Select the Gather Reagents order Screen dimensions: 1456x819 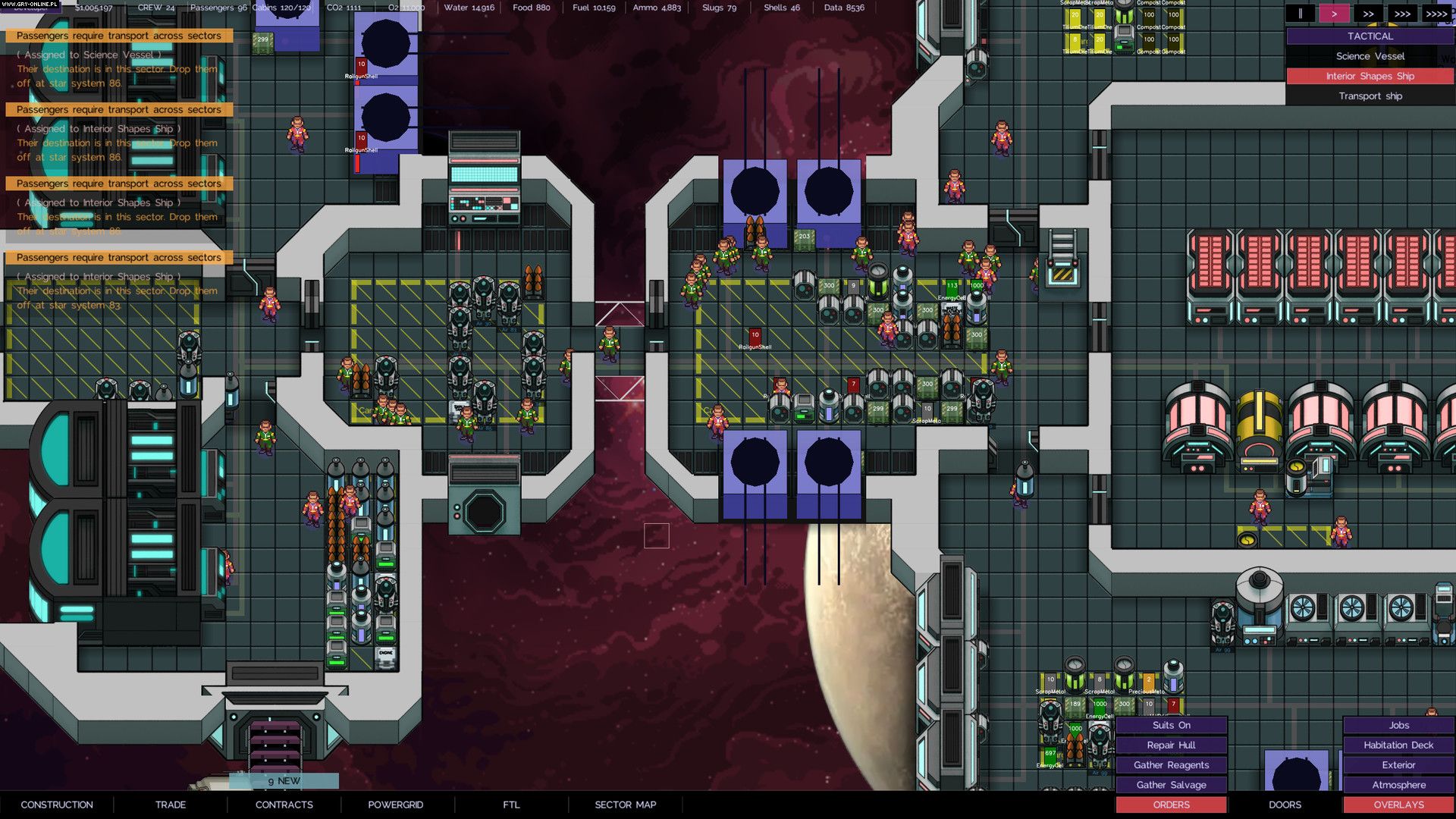1171,765
